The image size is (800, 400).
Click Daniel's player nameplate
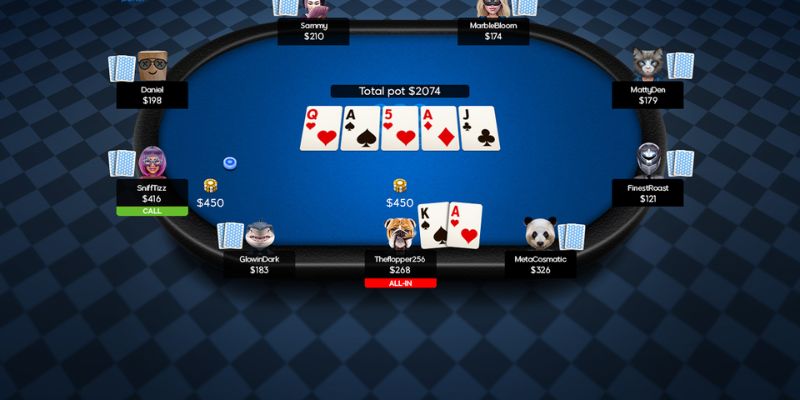coord(152,94)
